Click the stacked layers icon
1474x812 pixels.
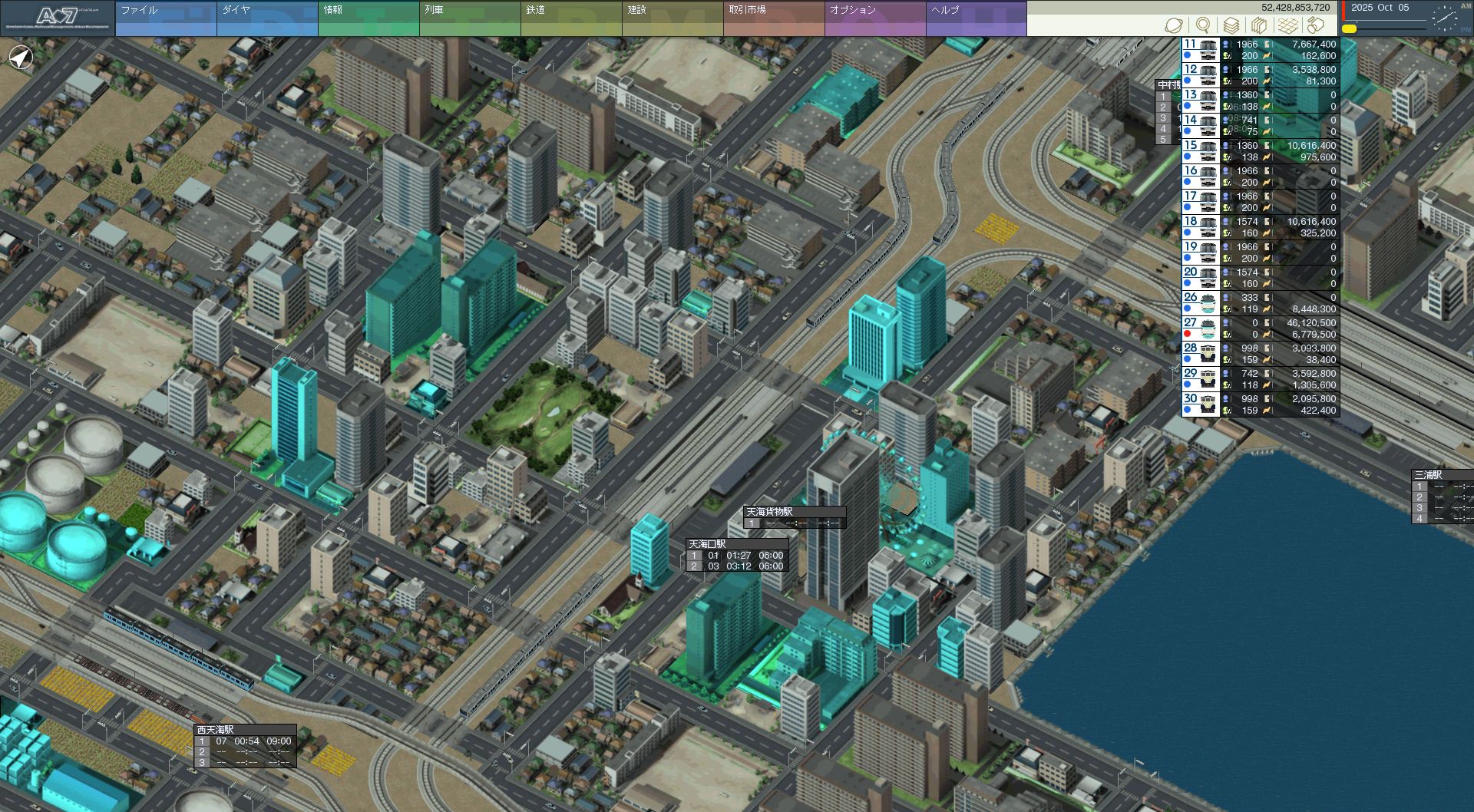[x=1231, y=25]
